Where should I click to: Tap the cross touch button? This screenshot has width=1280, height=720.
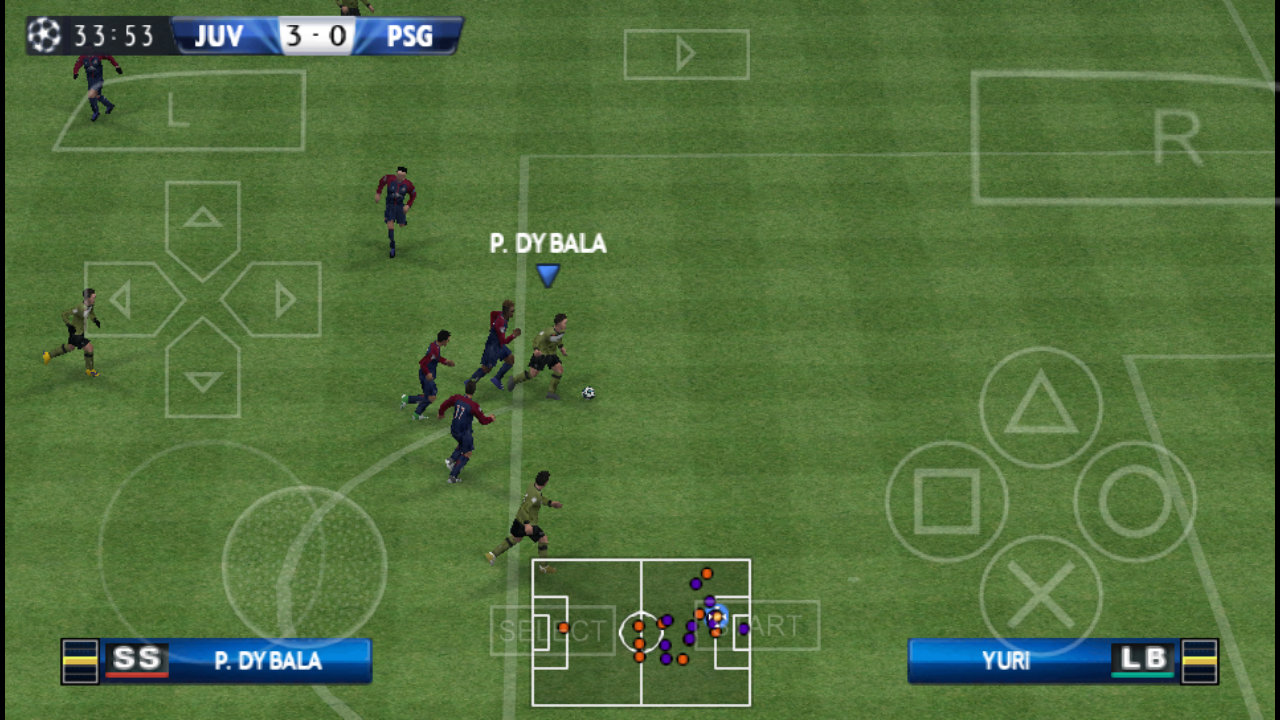pyautogui.click(x=1040, y=596)
